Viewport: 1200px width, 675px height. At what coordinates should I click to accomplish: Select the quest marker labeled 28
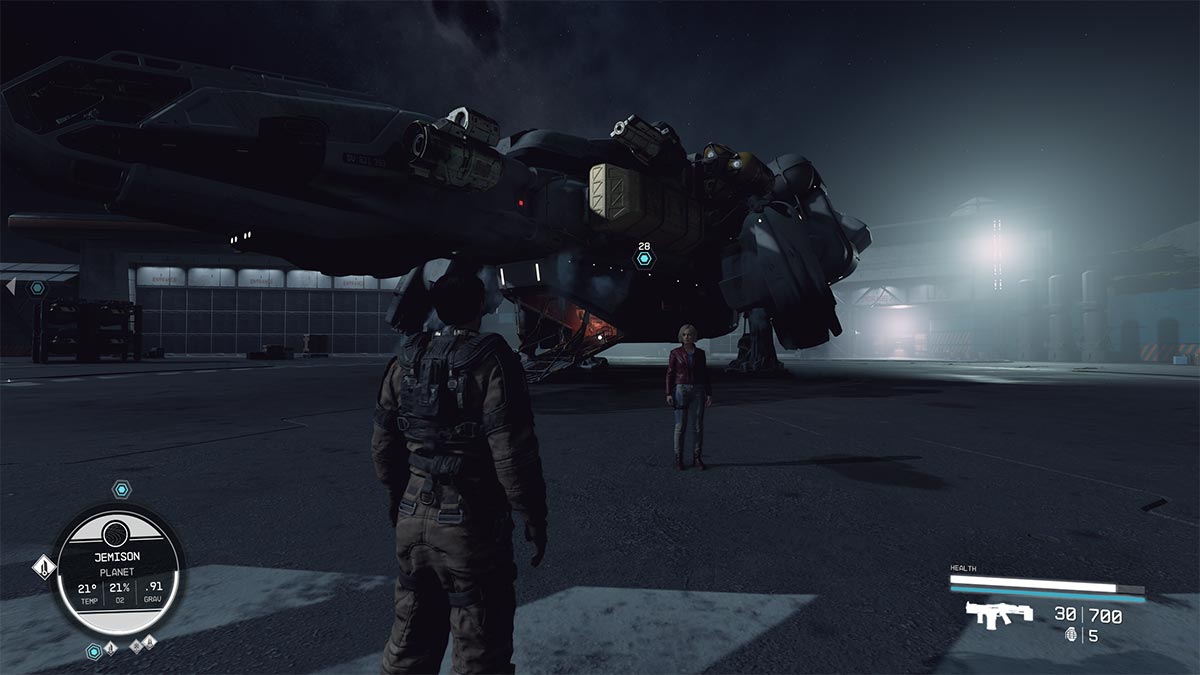pos(644,259)
